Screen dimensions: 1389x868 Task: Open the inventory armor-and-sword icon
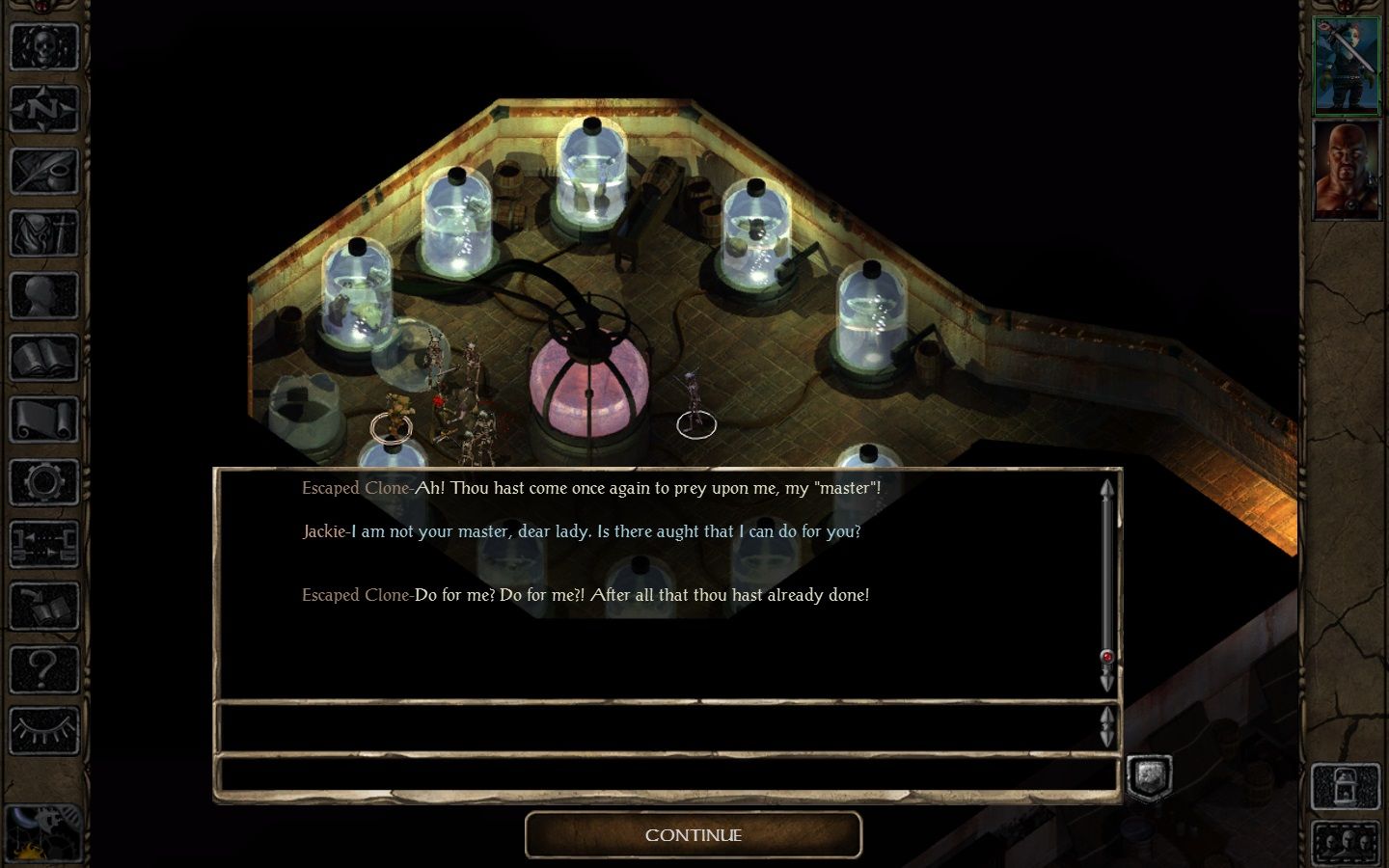43,233
